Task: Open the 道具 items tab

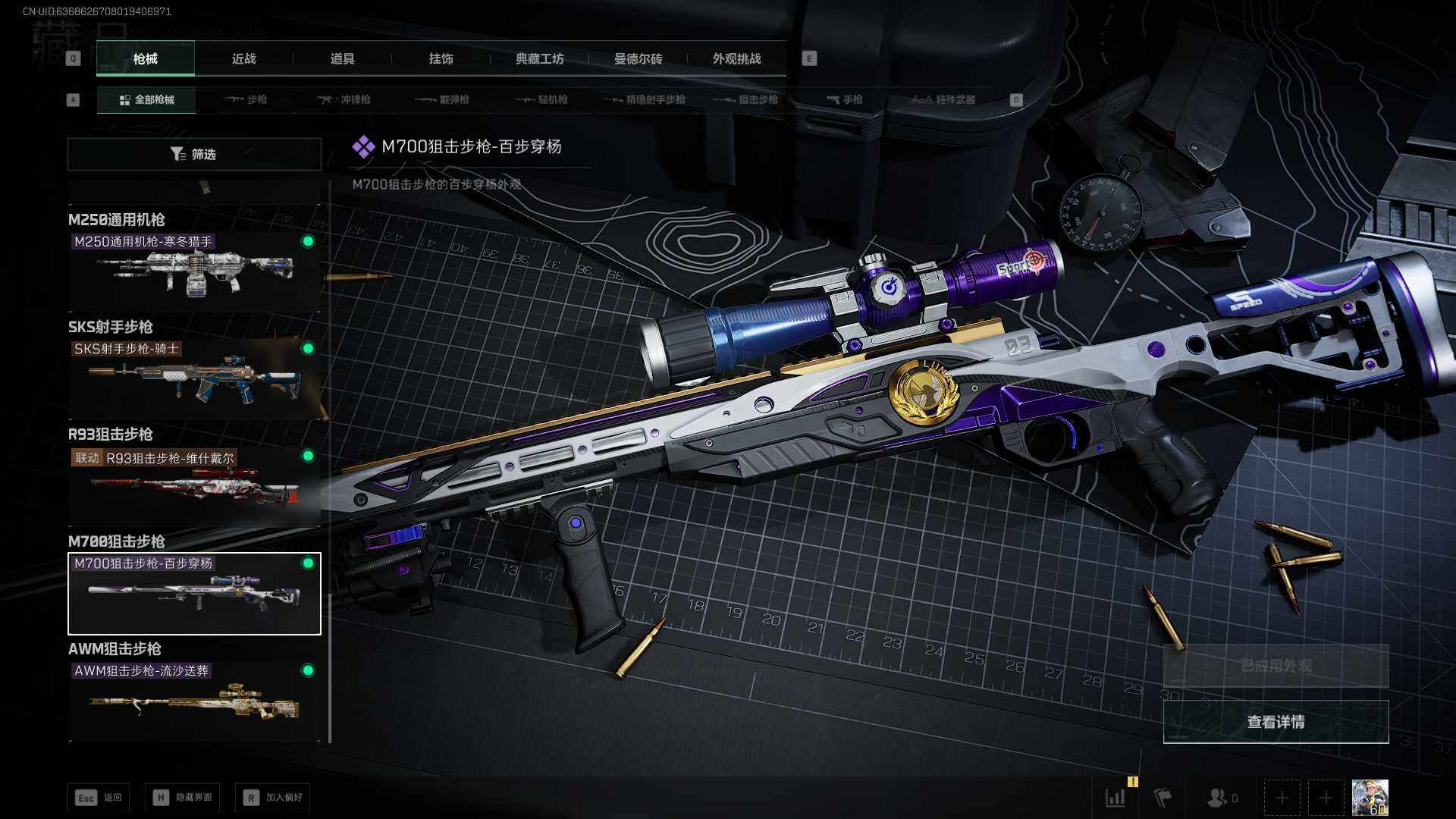Action: point(342,58)
